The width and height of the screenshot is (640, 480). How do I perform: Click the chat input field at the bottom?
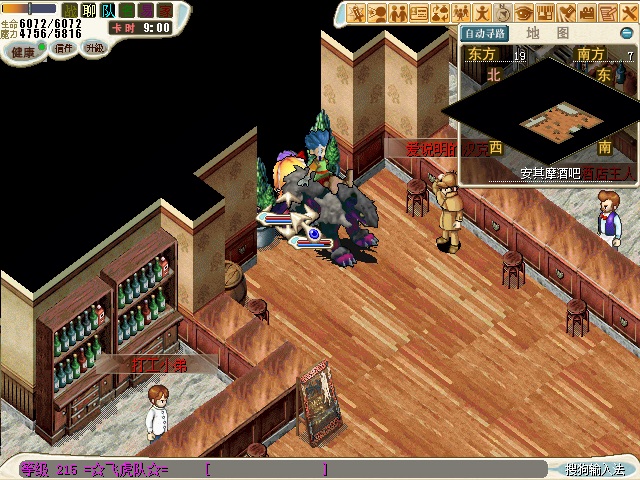[x=266, y=469]
